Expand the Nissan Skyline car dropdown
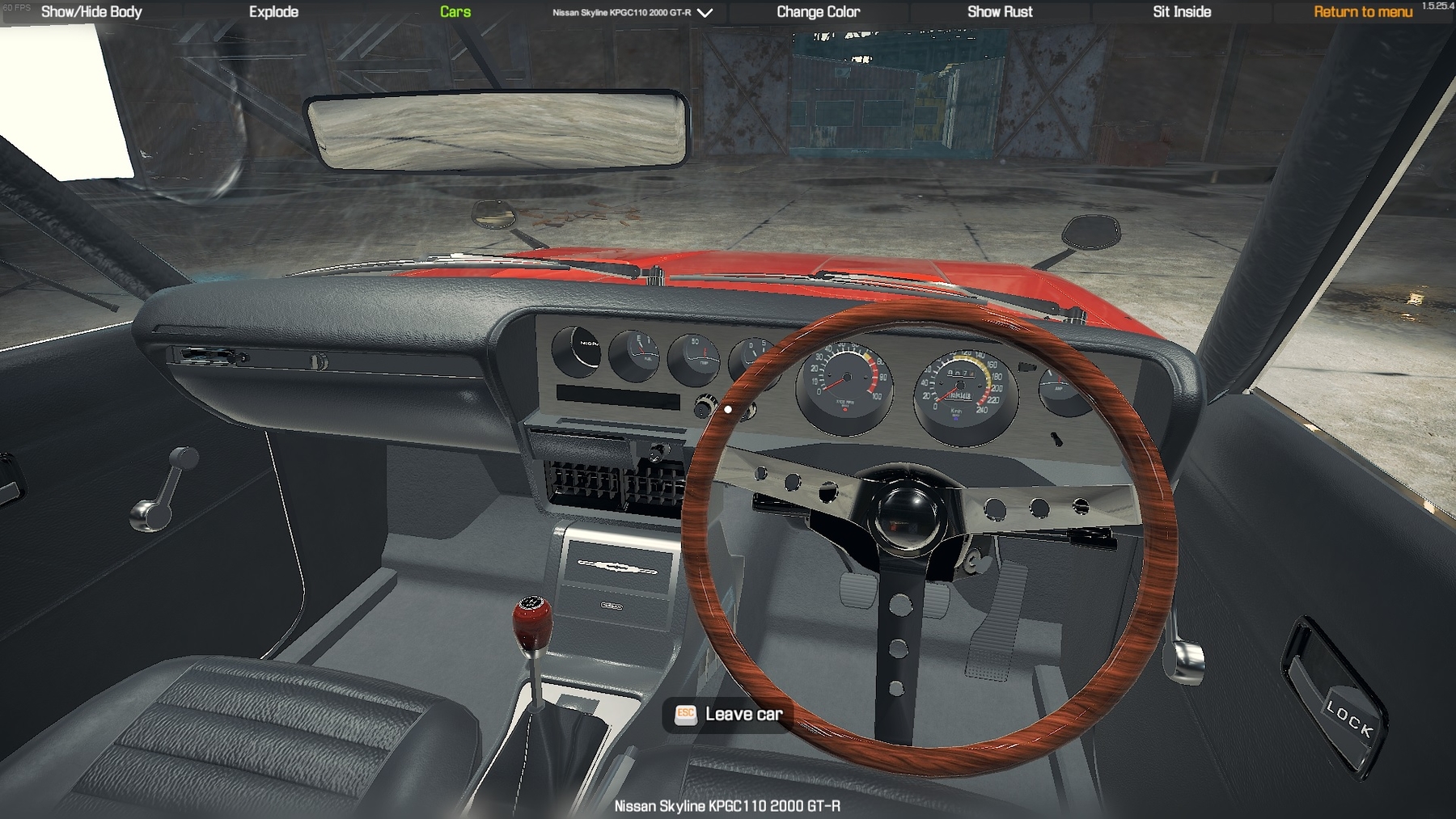The image size is (1456, 819). [633, 13]
